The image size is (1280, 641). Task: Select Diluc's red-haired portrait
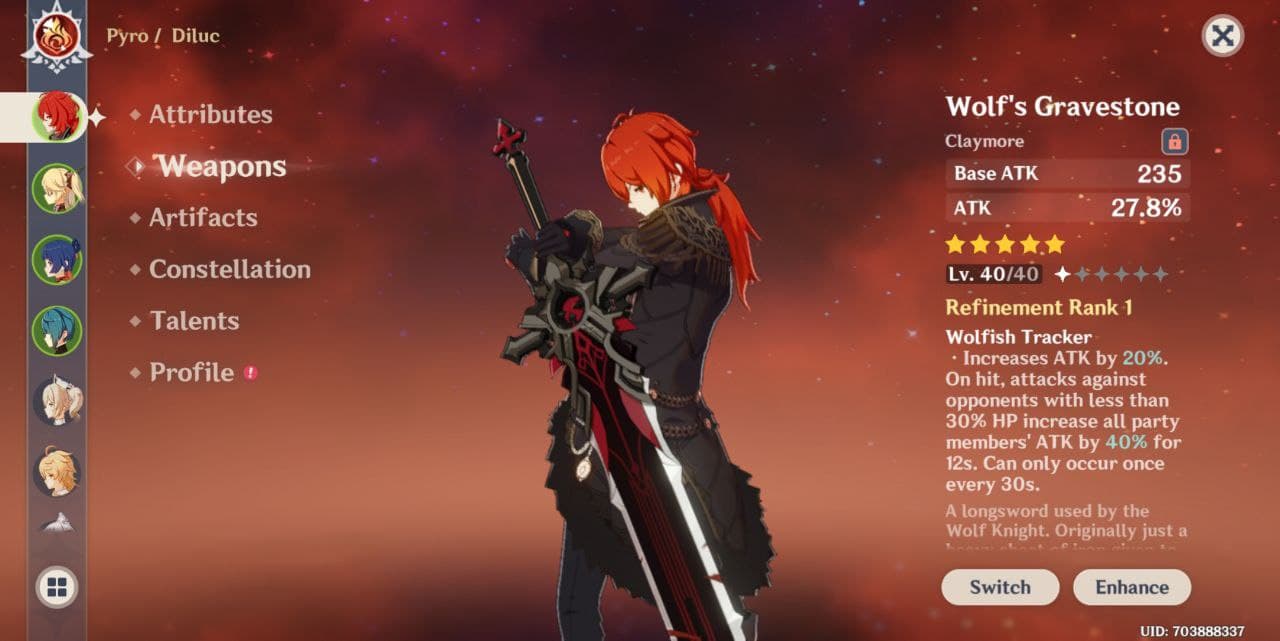coord(57,116)
